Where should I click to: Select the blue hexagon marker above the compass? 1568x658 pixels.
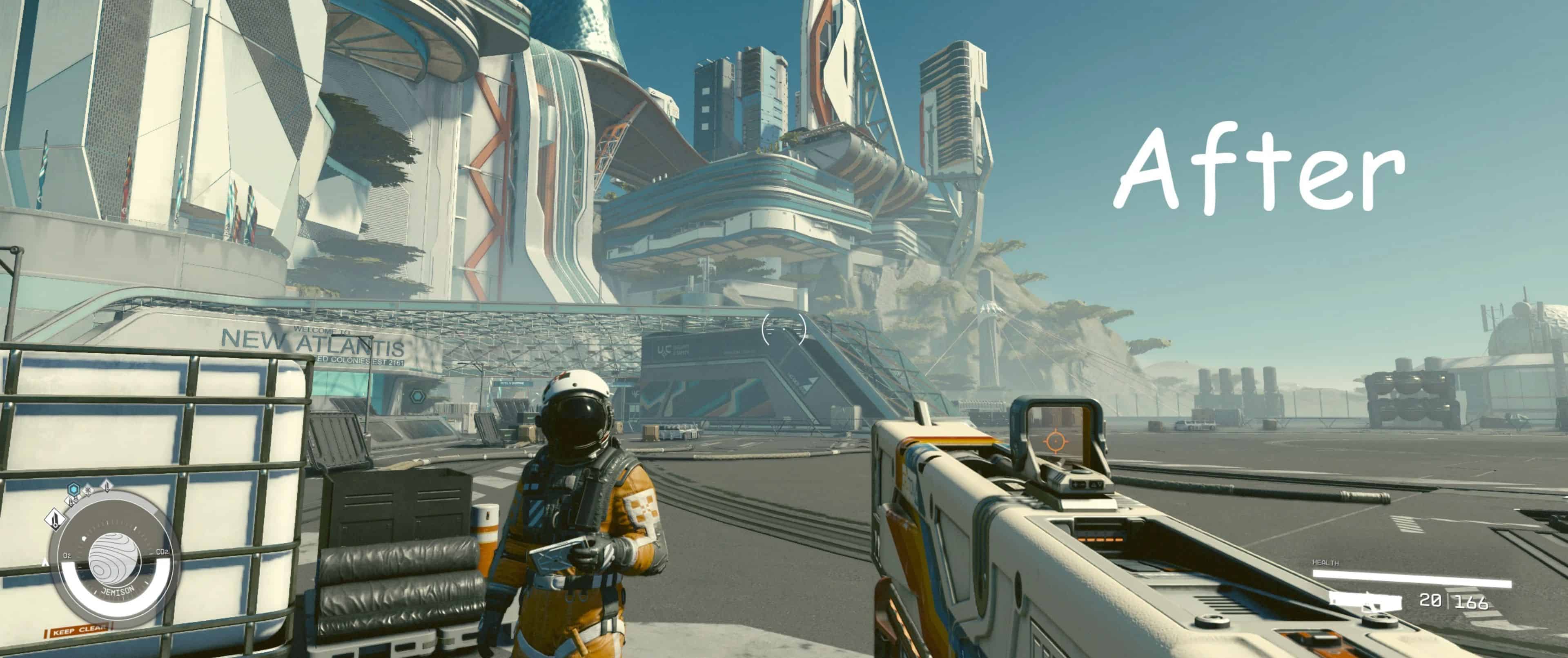coord(73,488)
